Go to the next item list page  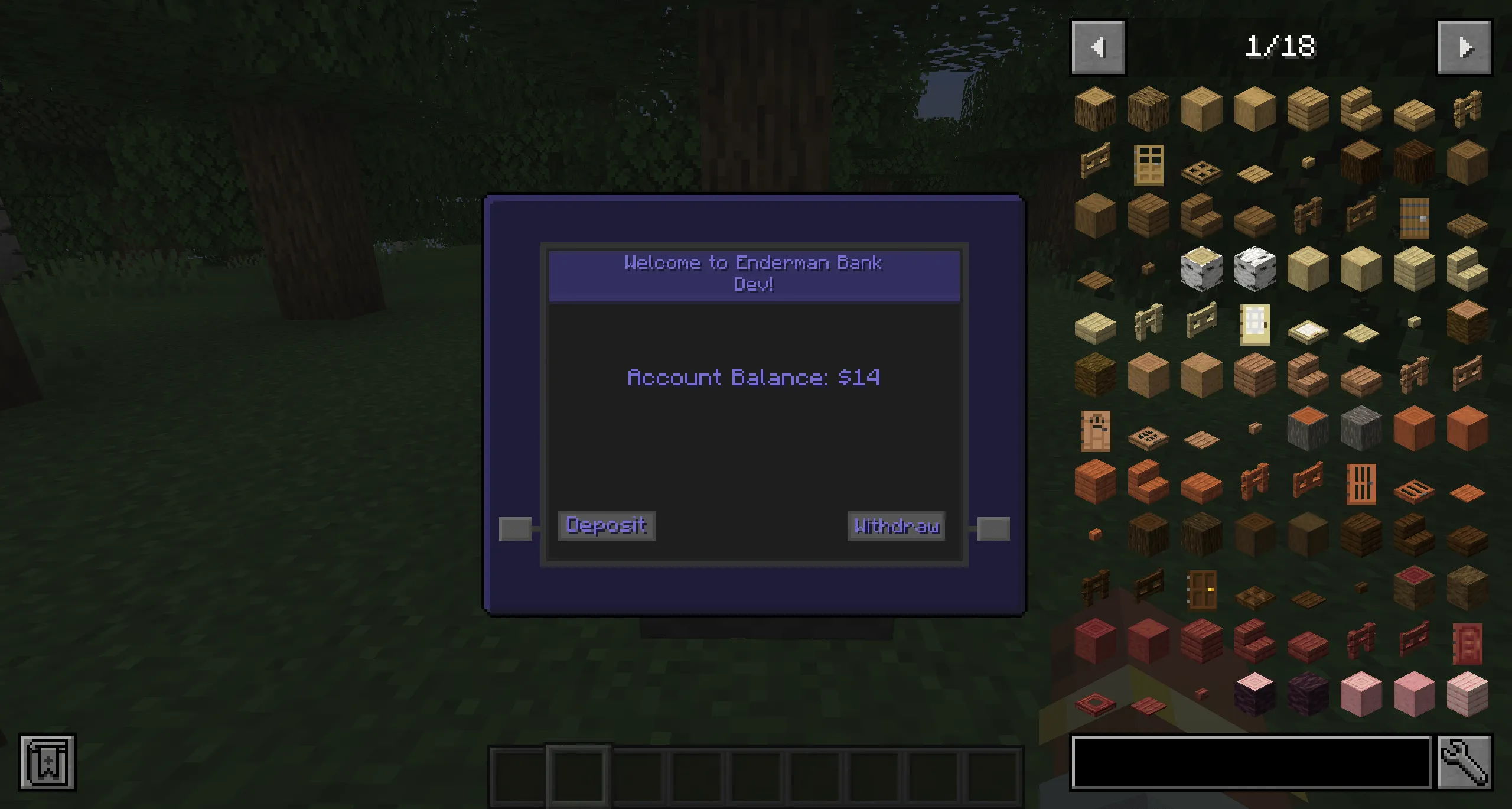(1465, 47)
